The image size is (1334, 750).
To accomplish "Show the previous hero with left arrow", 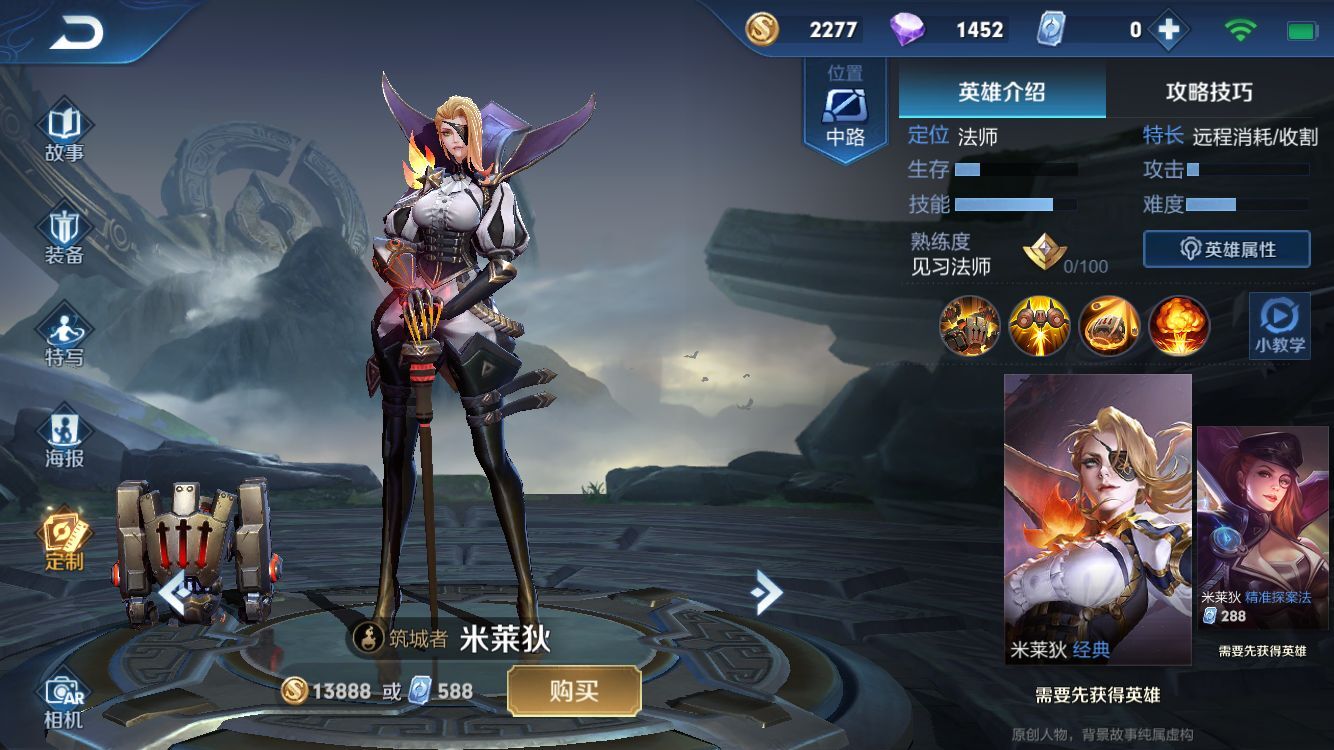I will [x=174, y=592].
